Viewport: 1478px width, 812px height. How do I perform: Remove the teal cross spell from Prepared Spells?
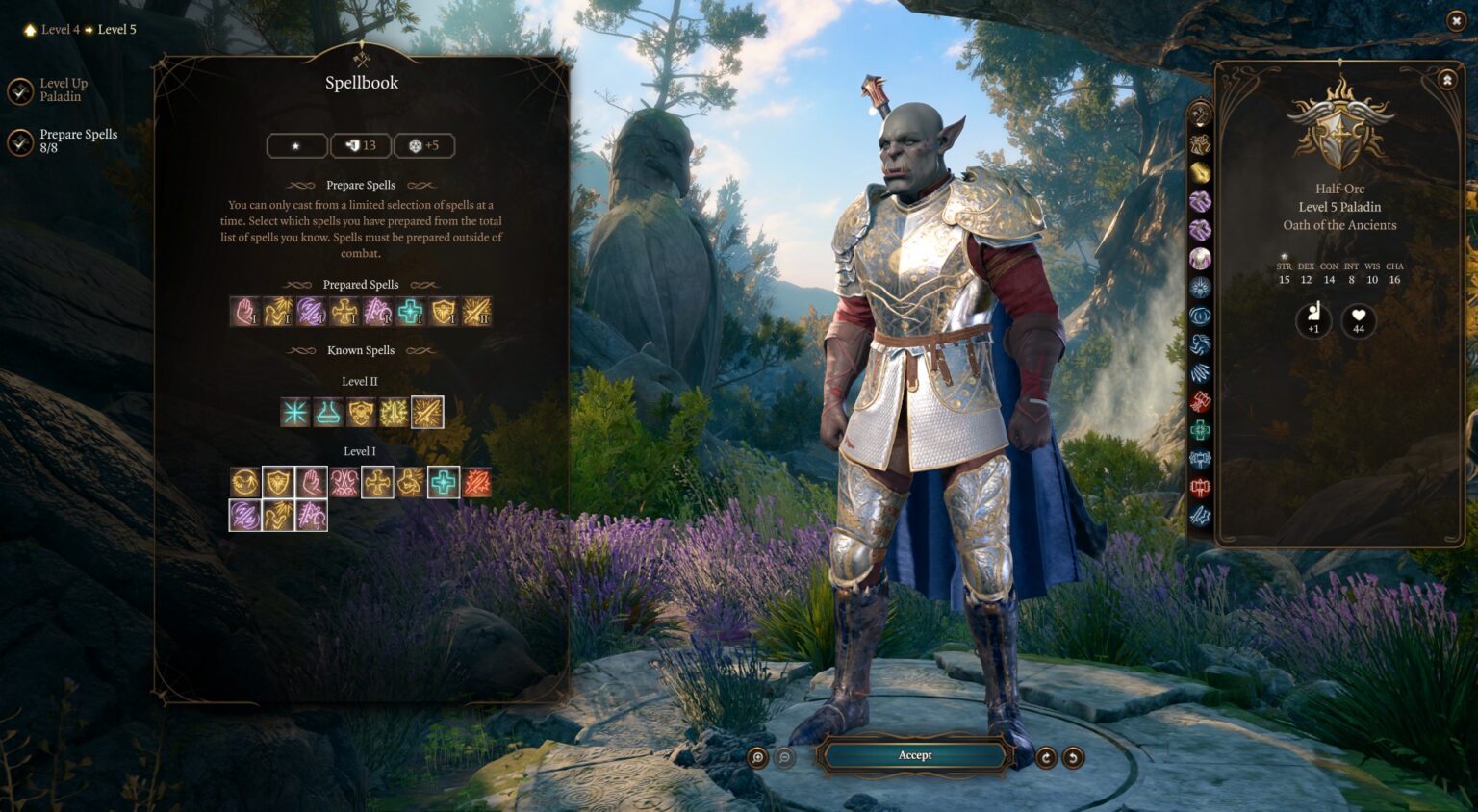410,312
